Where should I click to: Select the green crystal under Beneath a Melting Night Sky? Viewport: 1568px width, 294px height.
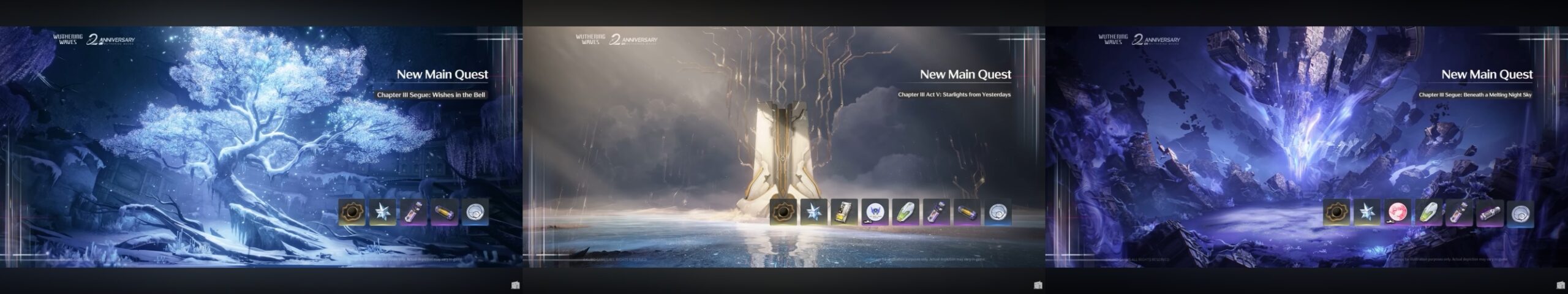click(x=1428, y=213)
